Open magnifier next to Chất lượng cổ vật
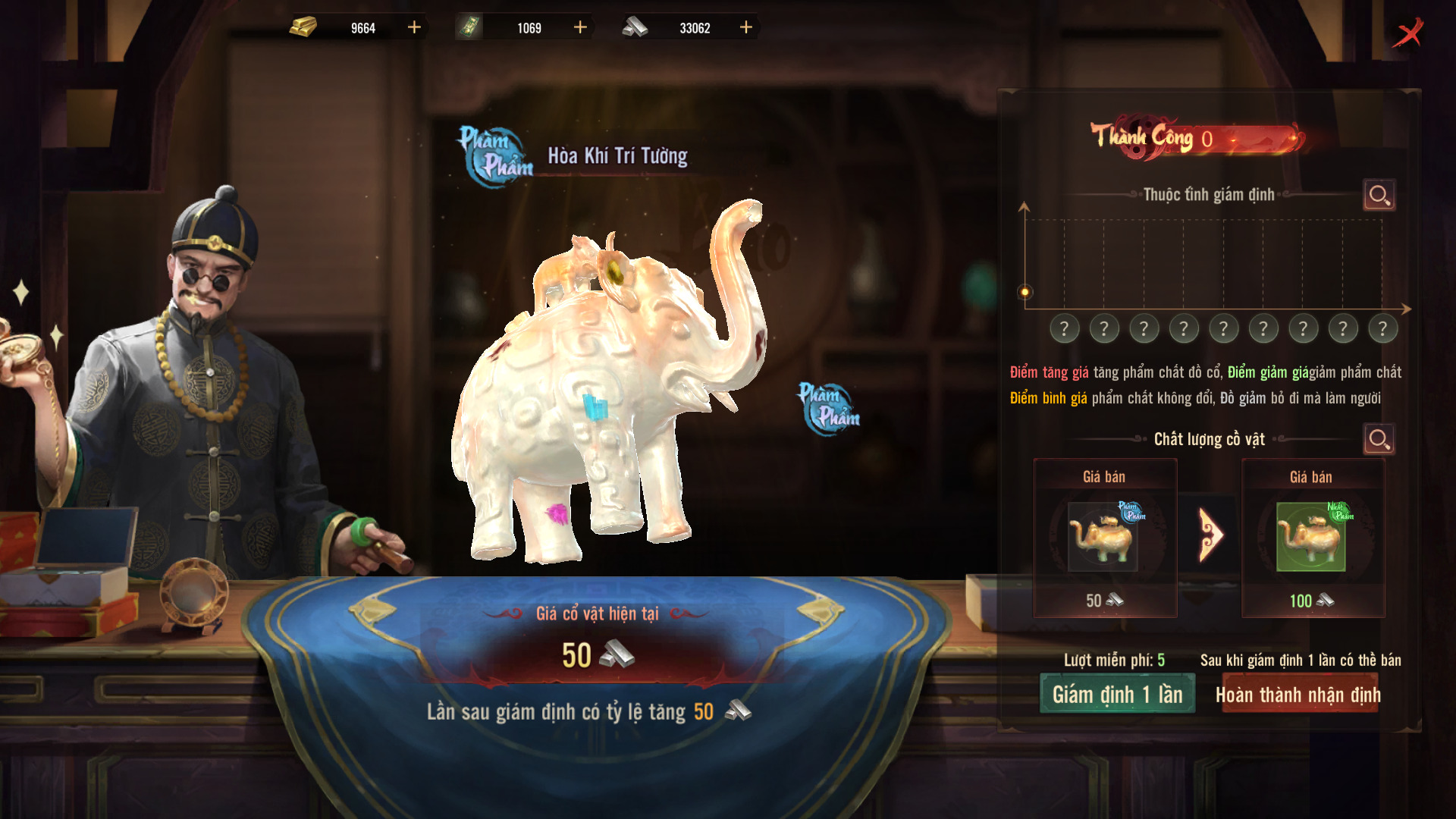Image resolution: width=1456 pixels, height=819 pixels. tap(1379, 439)
